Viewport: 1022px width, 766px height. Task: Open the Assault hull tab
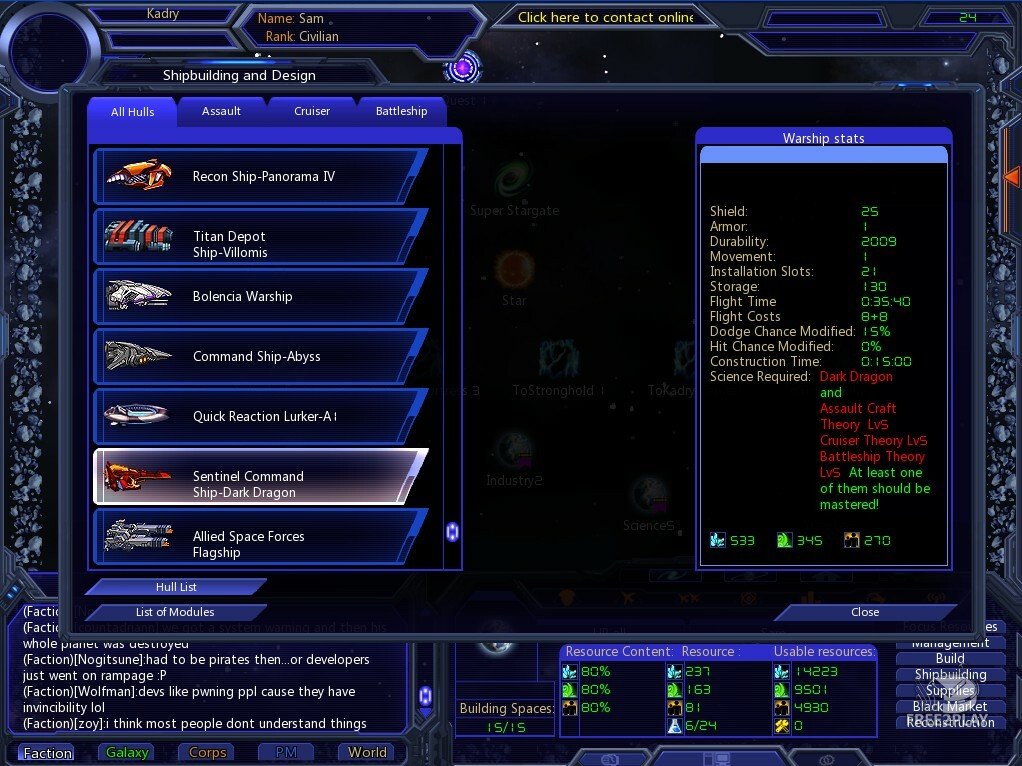click(221, 111)
